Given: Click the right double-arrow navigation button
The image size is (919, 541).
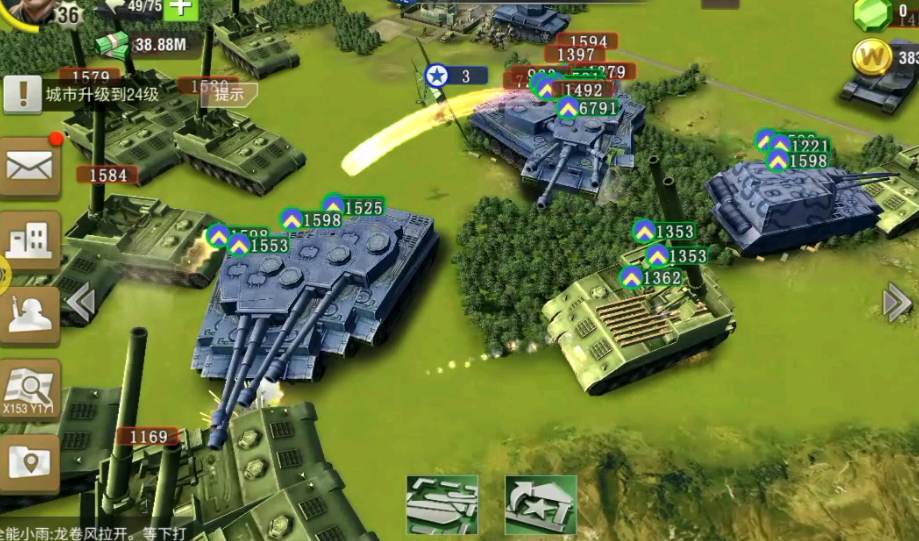Looking at the screenshot, I should (x=897, y=302).
